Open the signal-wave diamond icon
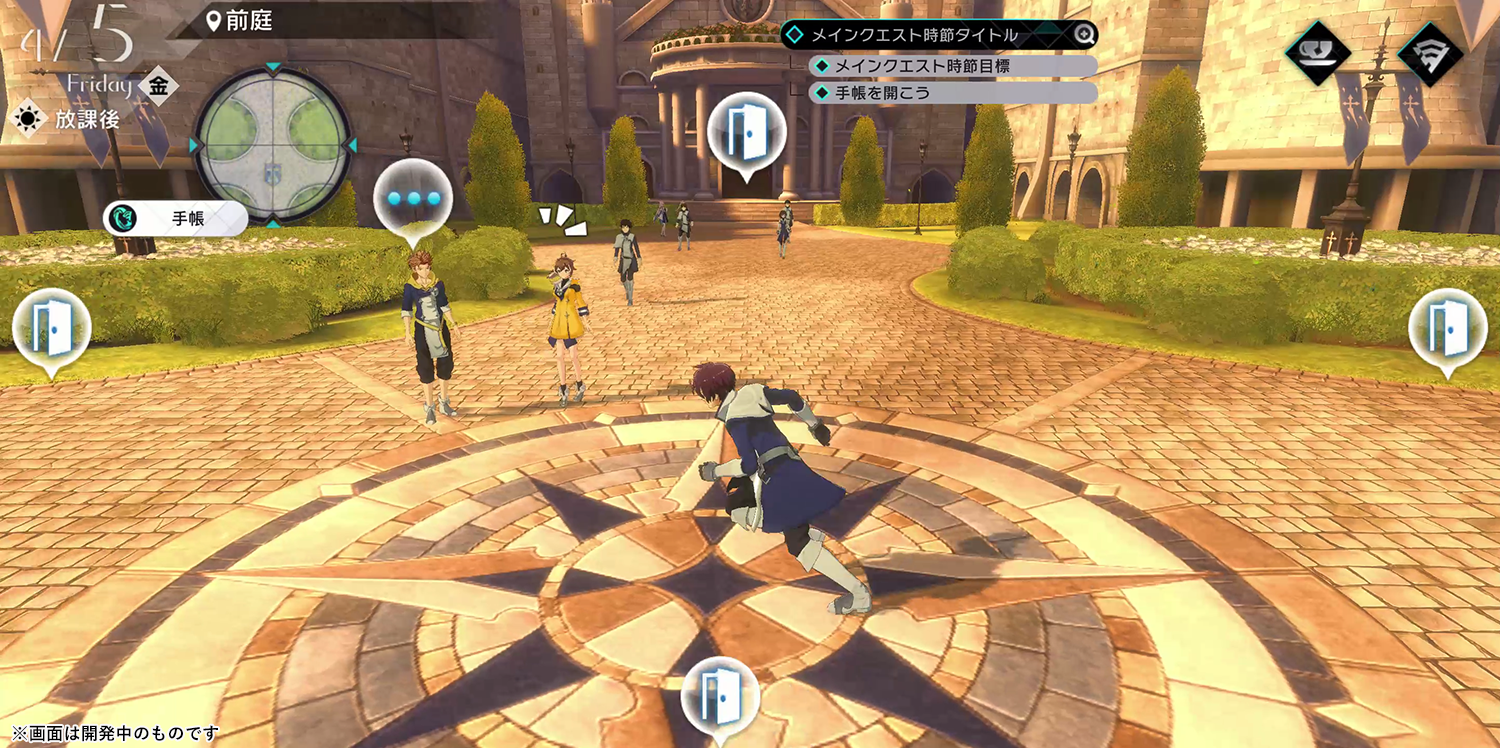This screenshot has width=1500, height=748. pos(1430,53)
